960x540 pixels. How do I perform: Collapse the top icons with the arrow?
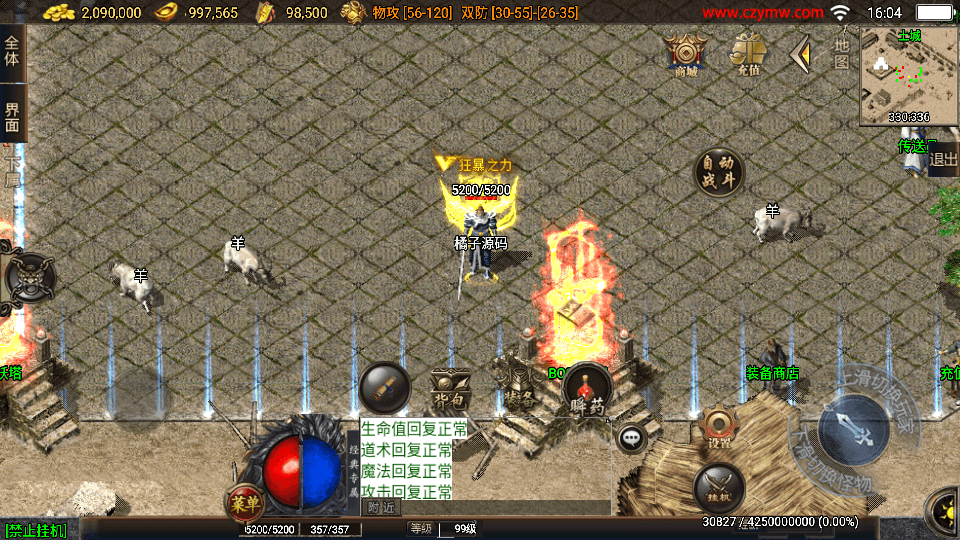pyautogui.click(x=800, y=54)
